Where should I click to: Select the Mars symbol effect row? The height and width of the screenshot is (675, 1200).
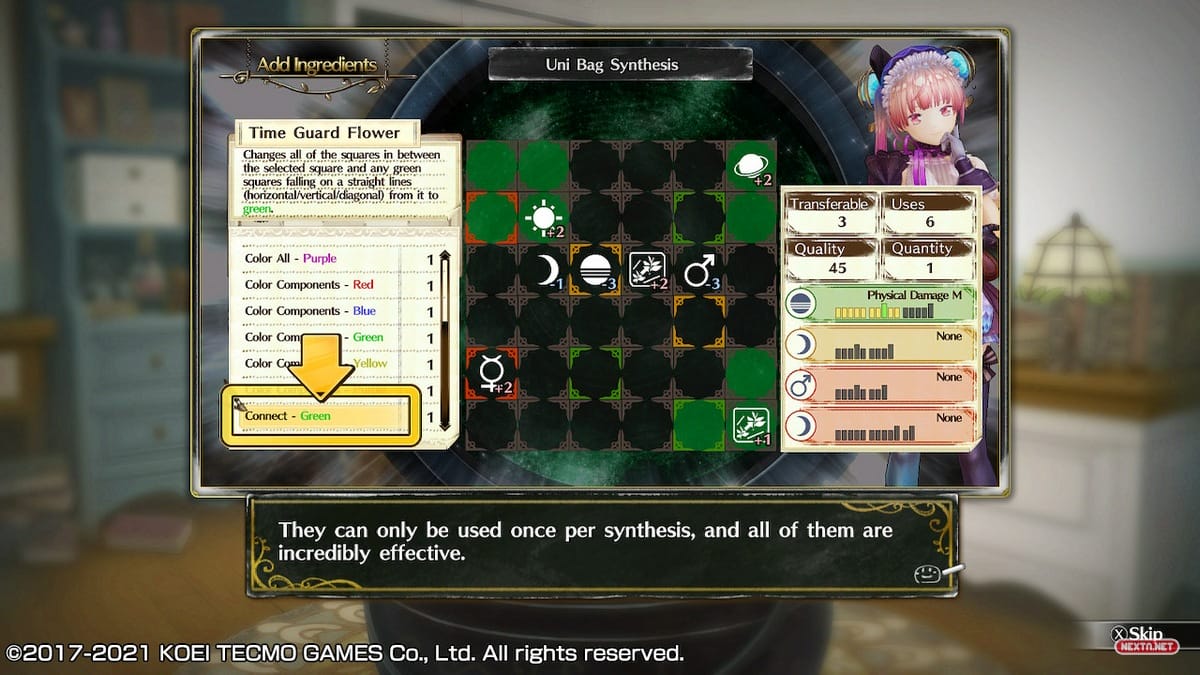click(878, 385)
